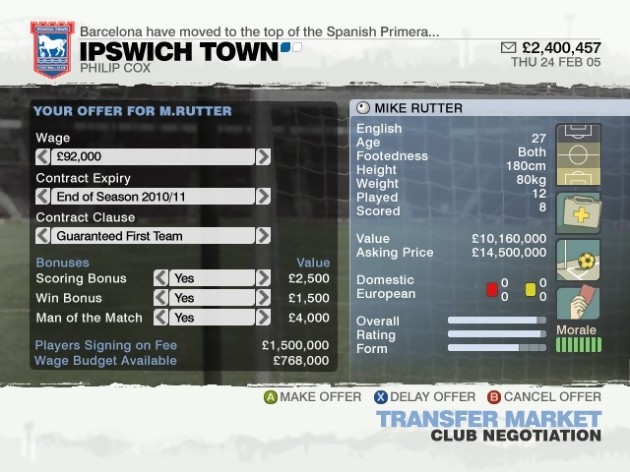This screenshot has height=472, width=630.
Task: Select next contract clause option
Action: (263, 236)
